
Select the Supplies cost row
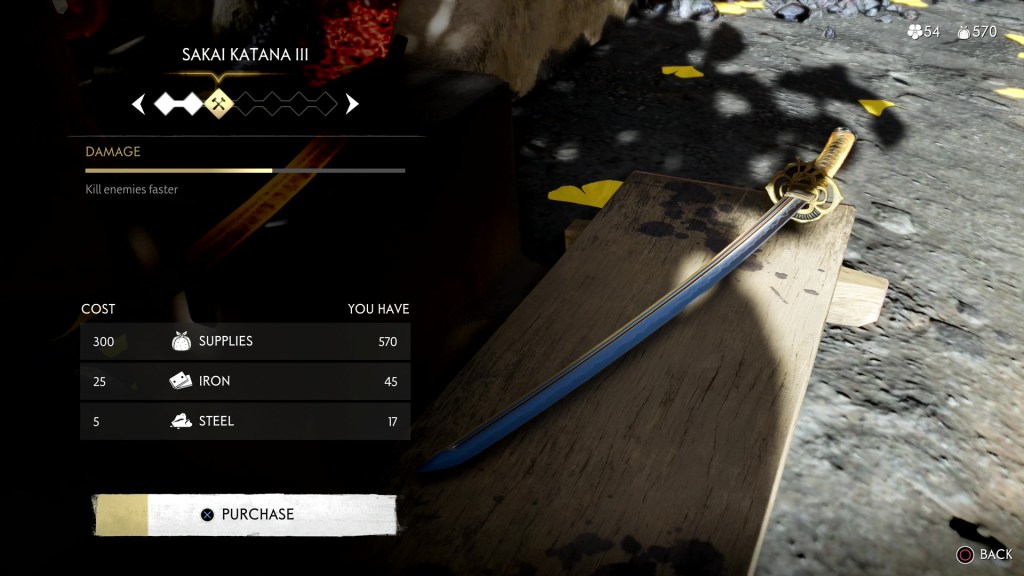[x=245, y=341]
